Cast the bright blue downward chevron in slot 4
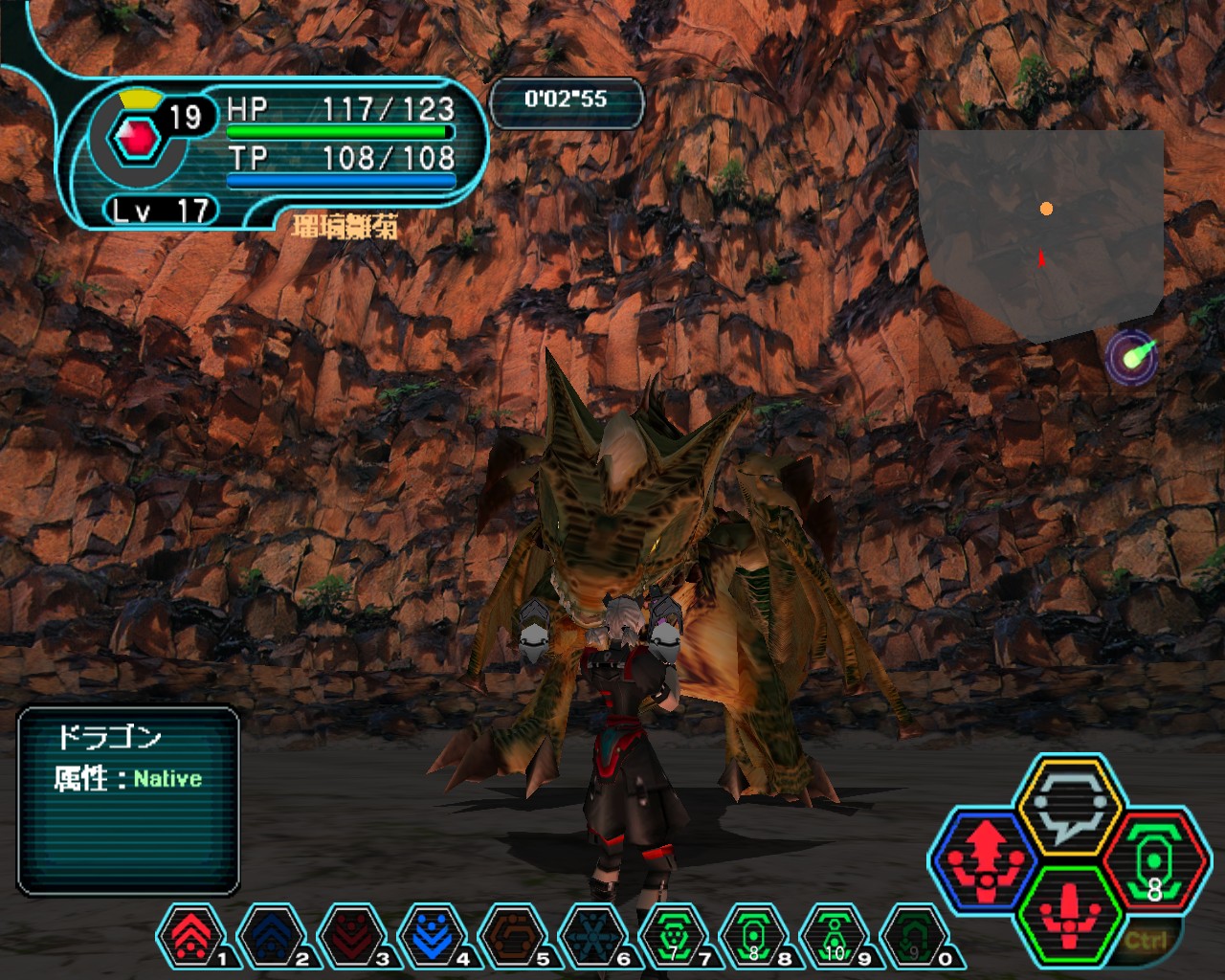Image resolution: width=1225 pixels, height=980 pixels. (x=432, y=935)
